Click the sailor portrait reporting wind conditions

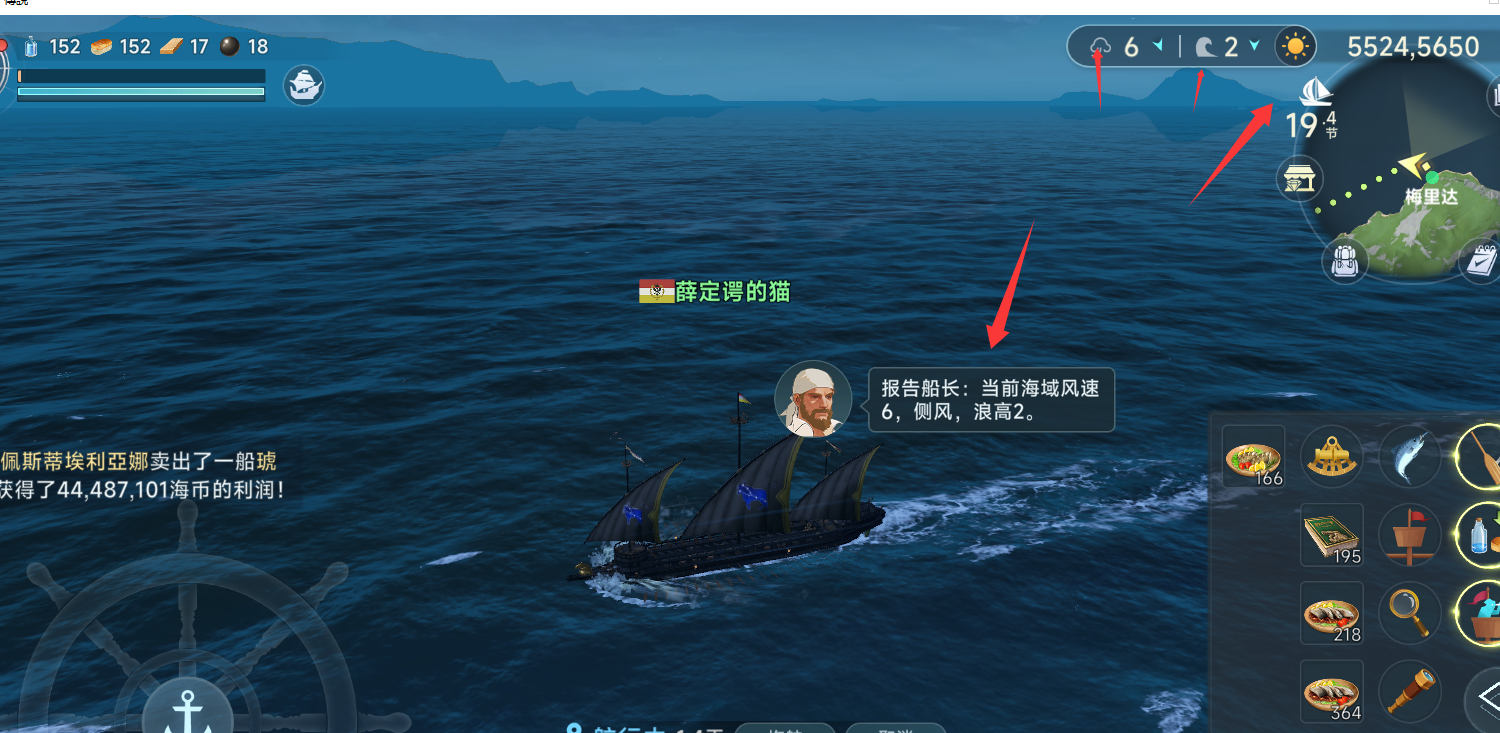tap(814, 399)
